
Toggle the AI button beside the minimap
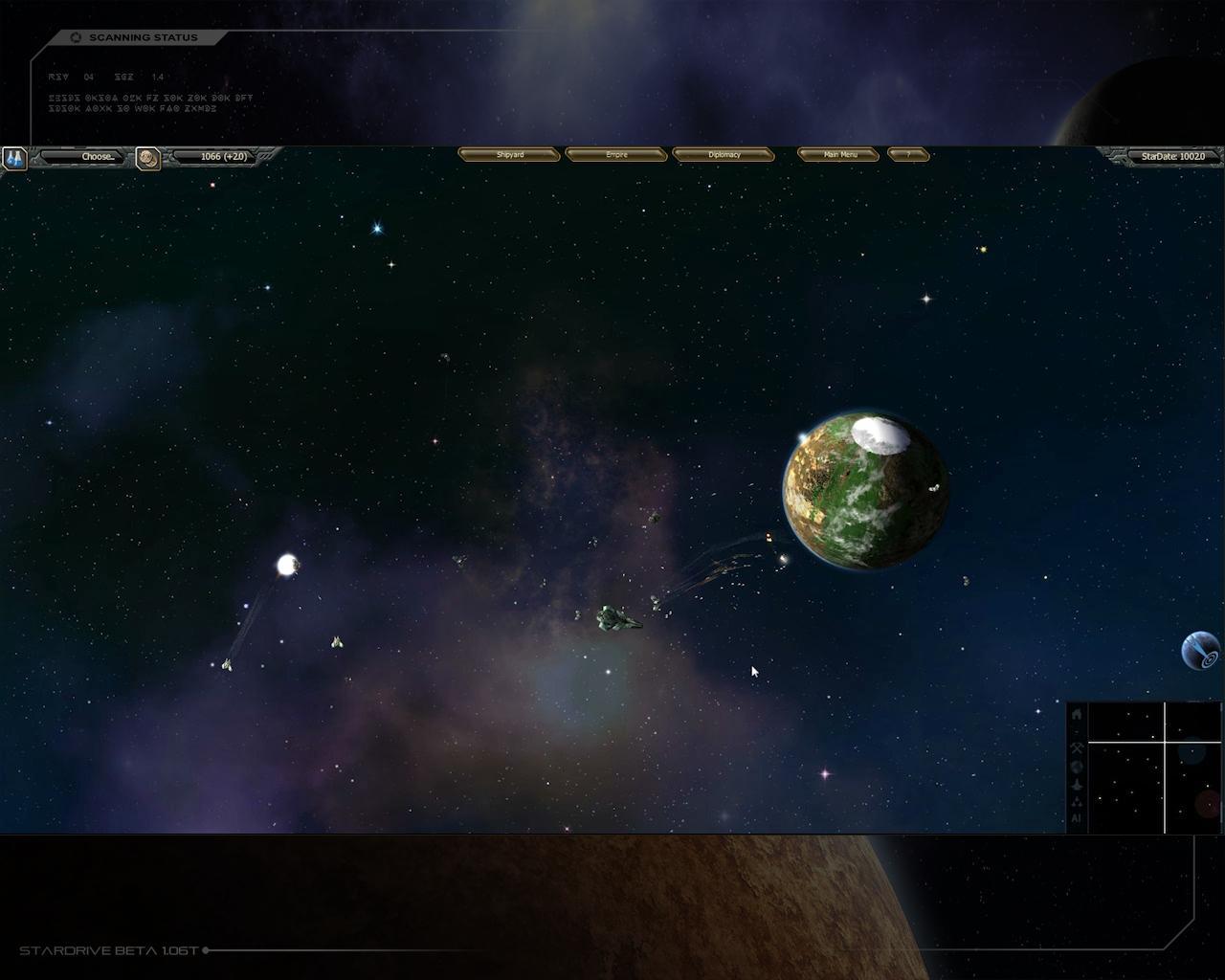point(1077,819)
